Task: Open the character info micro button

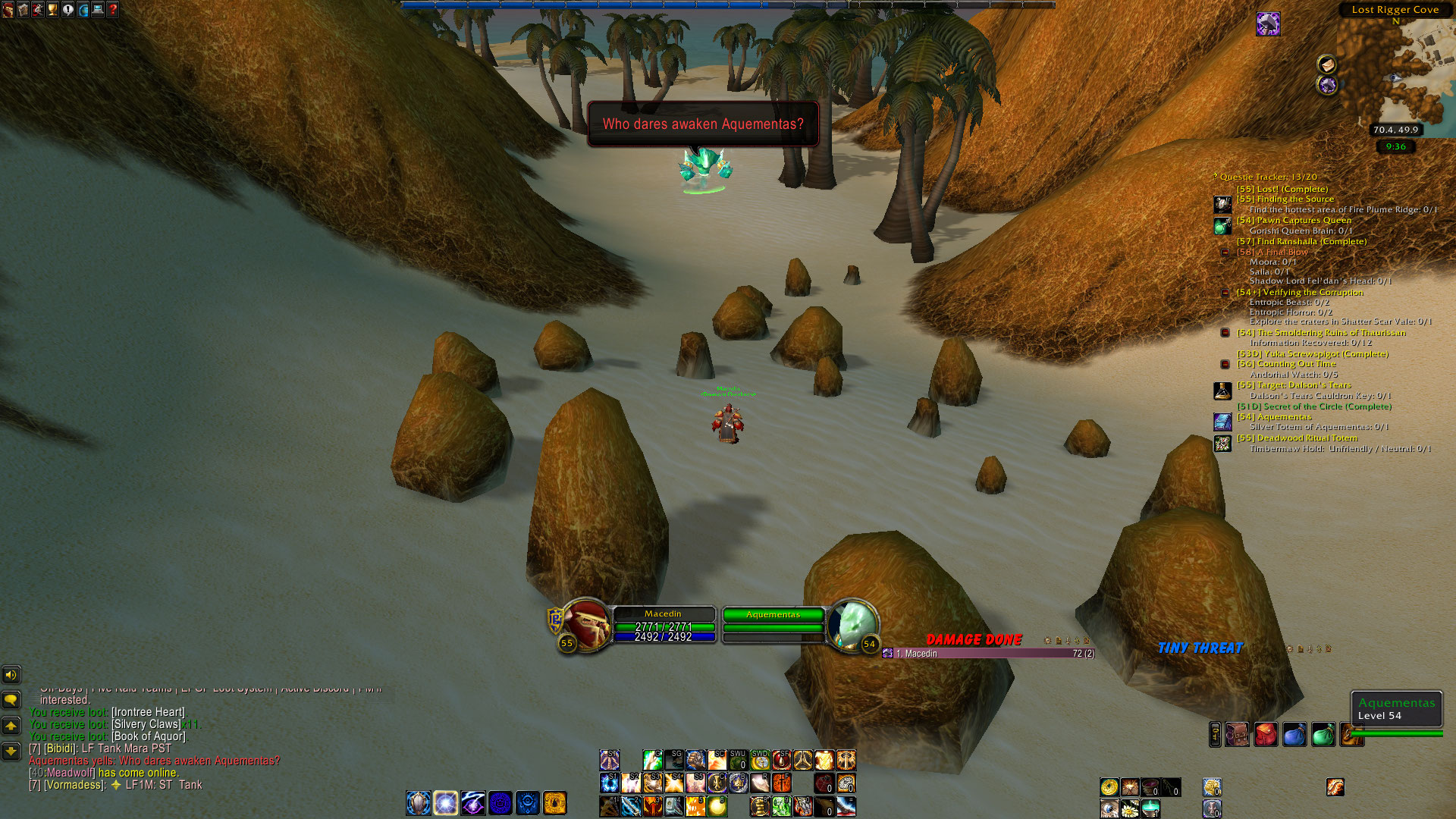Action: coord(8,10)
